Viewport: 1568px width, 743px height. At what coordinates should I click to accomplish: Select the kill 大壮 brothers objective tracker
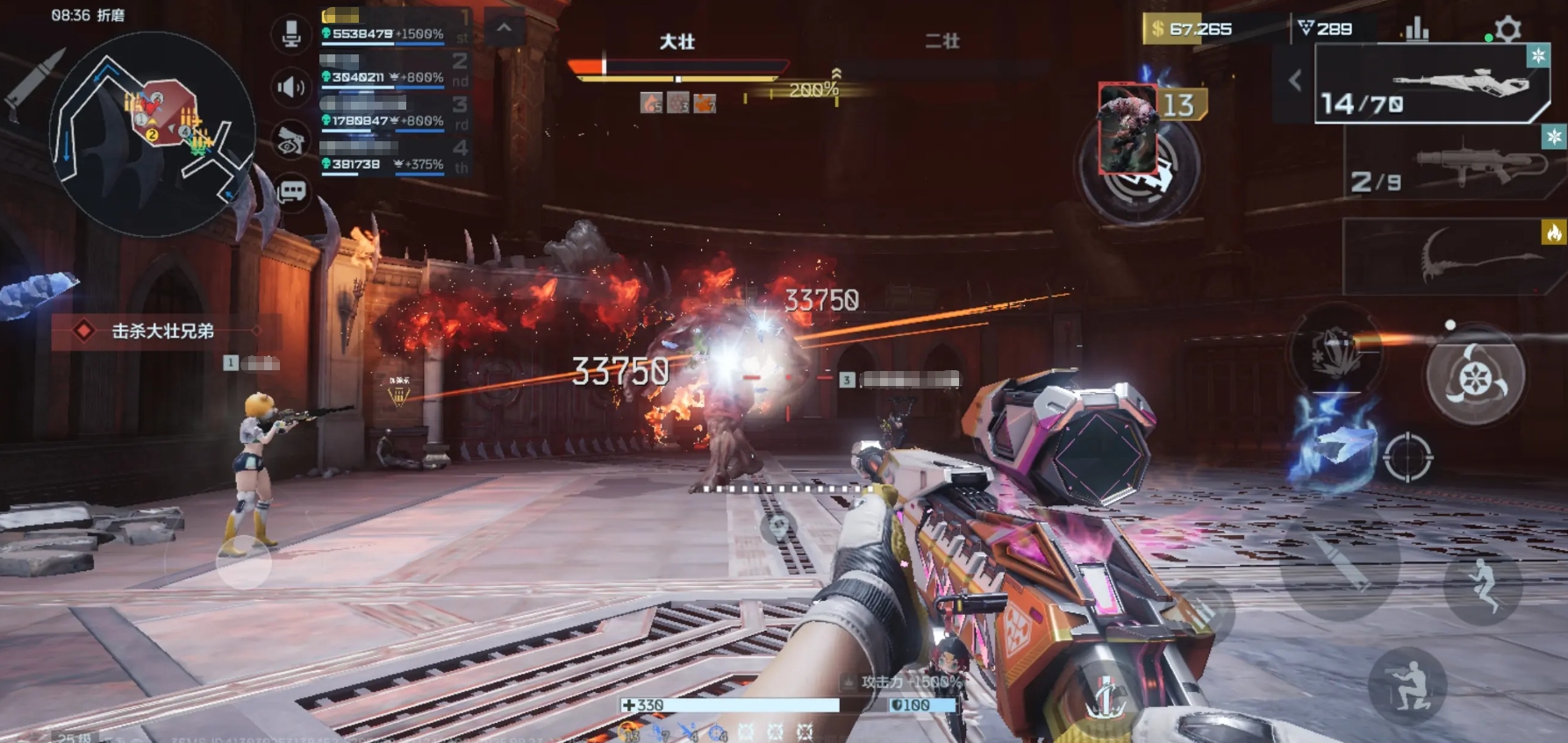click(x=162, y=332)
